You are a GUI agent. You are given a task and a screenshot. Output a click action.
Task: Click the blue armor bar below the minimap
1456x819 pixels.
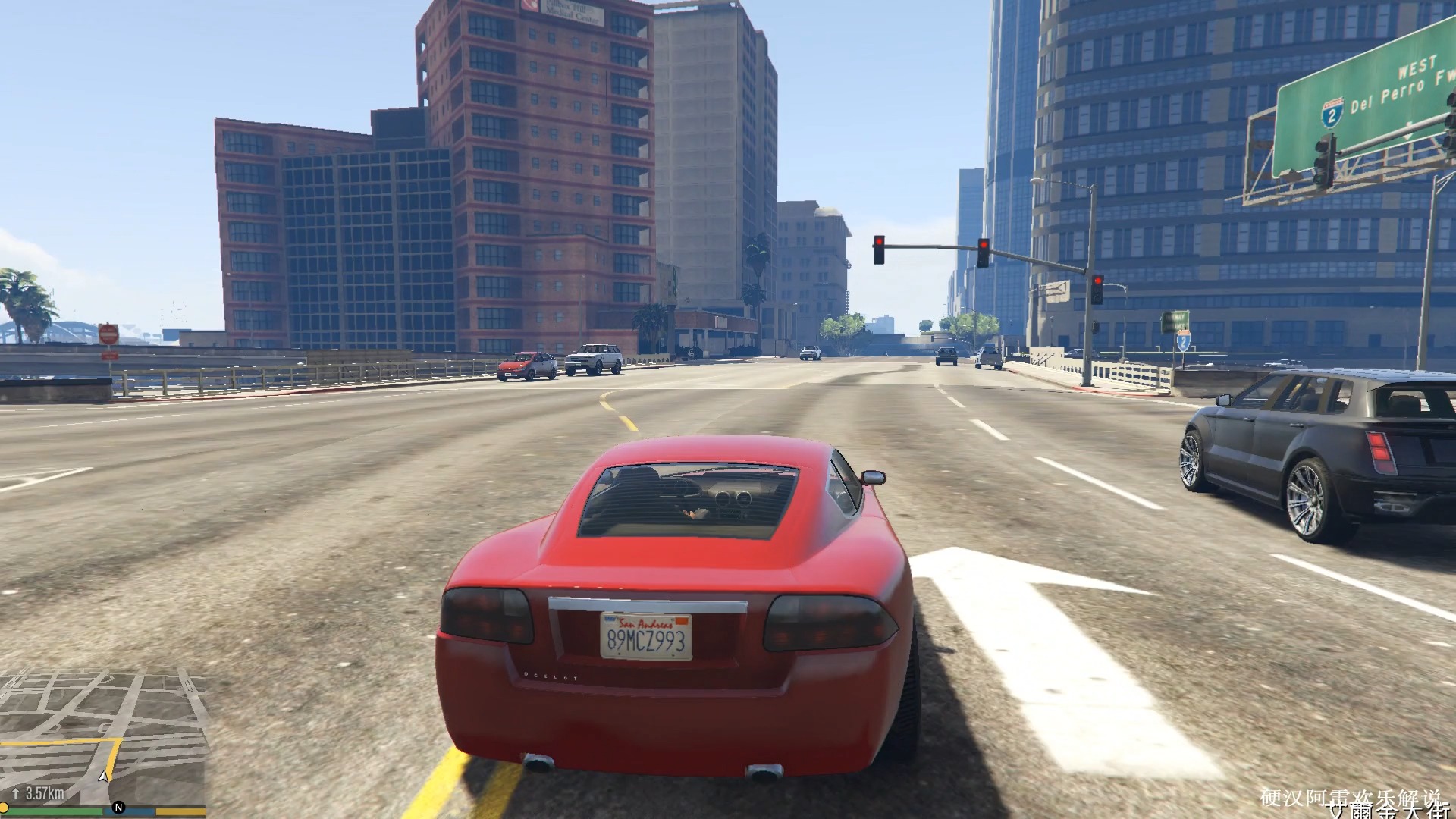129,811
